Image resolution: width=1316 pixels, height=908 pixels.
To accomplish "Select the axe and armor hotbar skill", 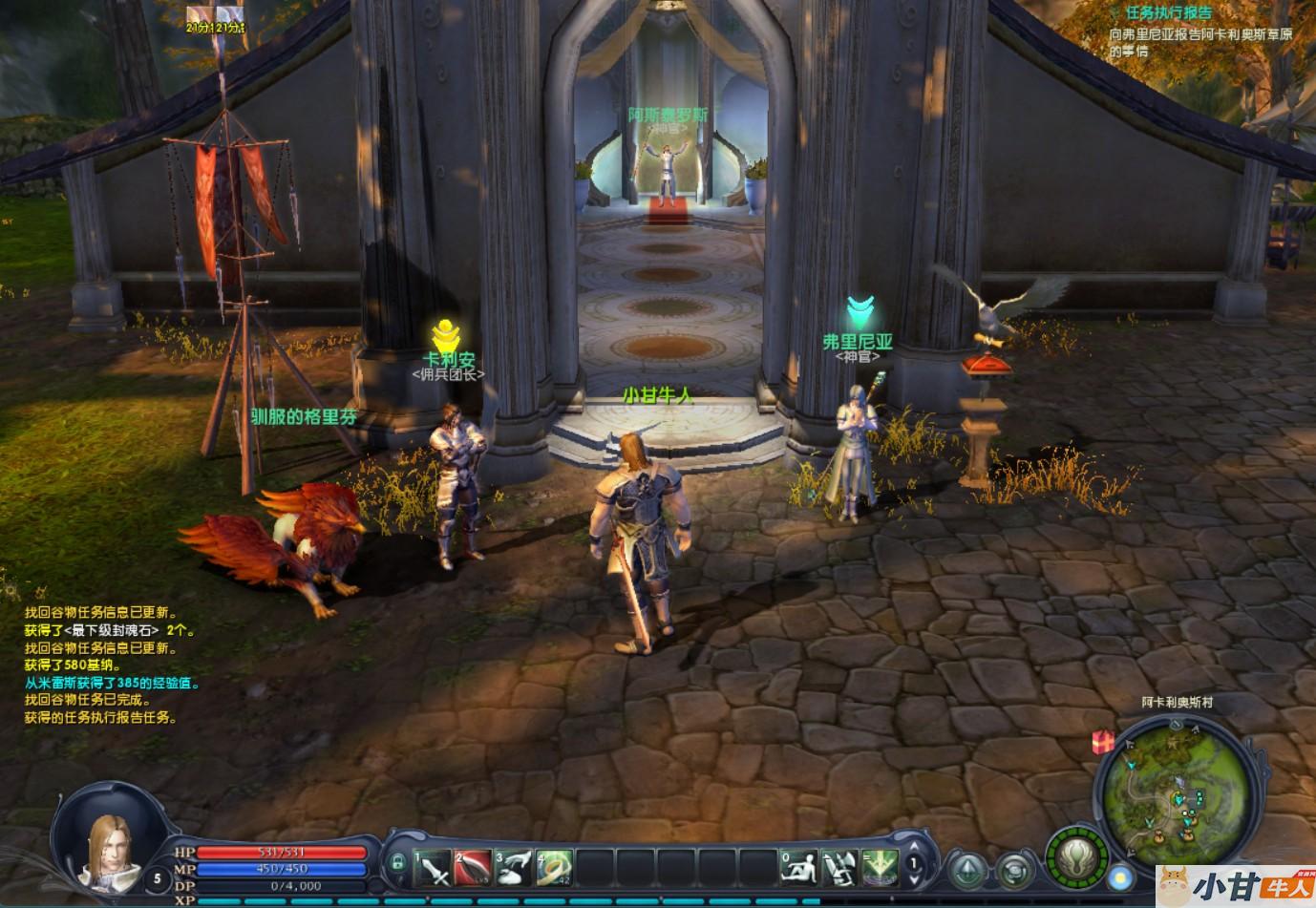I will (839, 866).
